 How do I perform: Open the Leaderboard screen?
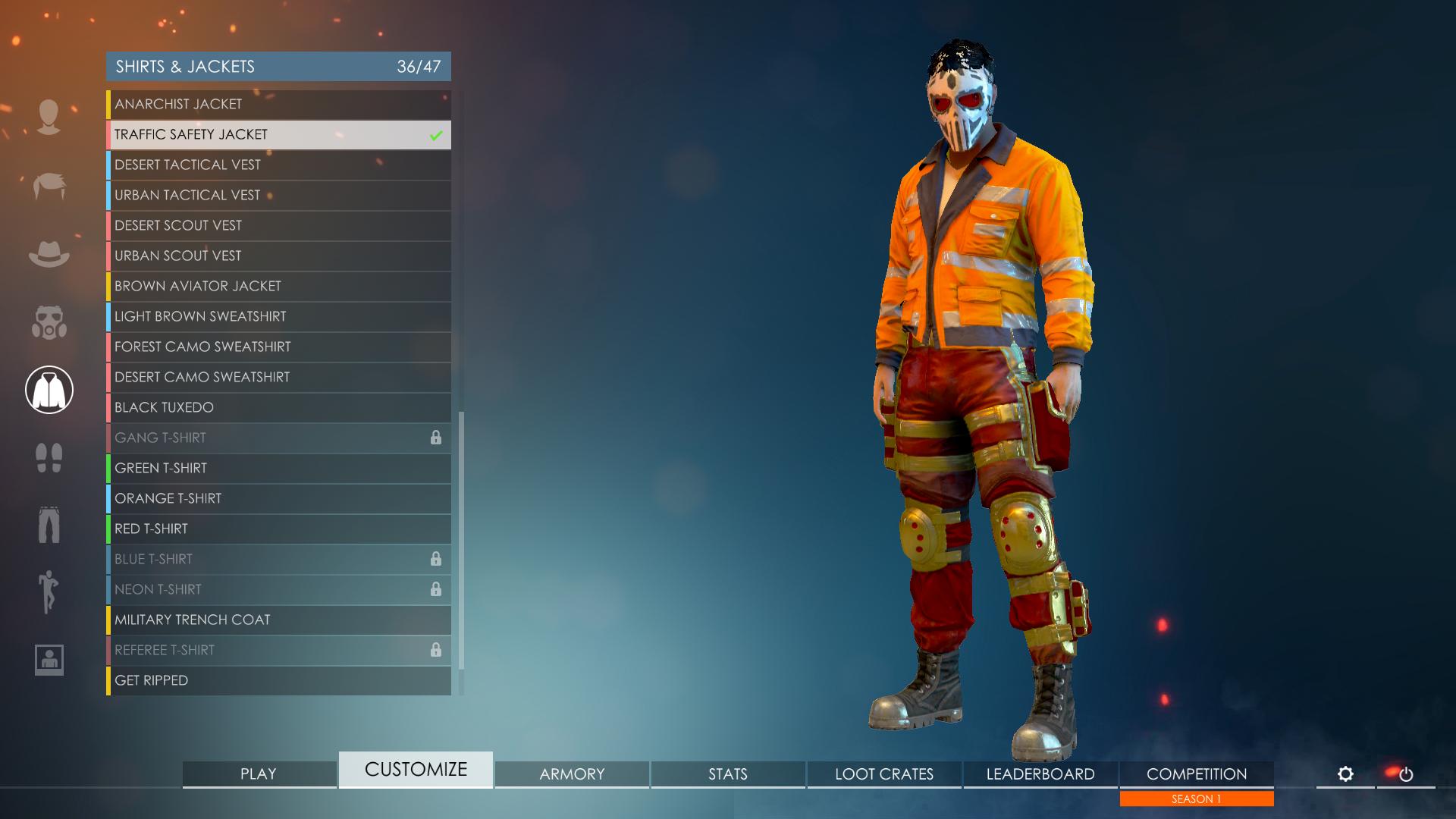1040,774
